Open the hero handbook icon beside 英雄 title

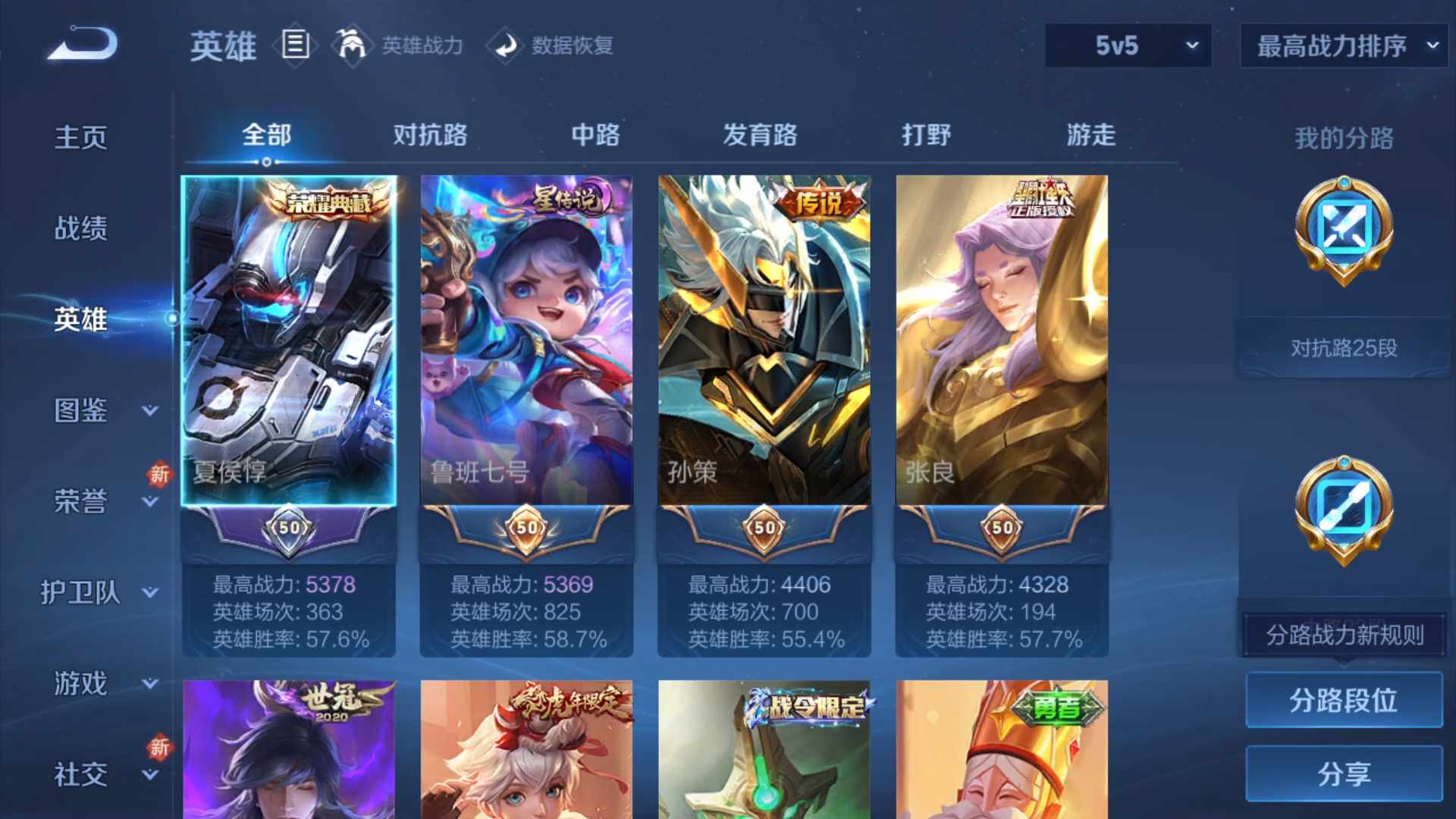pyautogui.click(x=295, y=45)
